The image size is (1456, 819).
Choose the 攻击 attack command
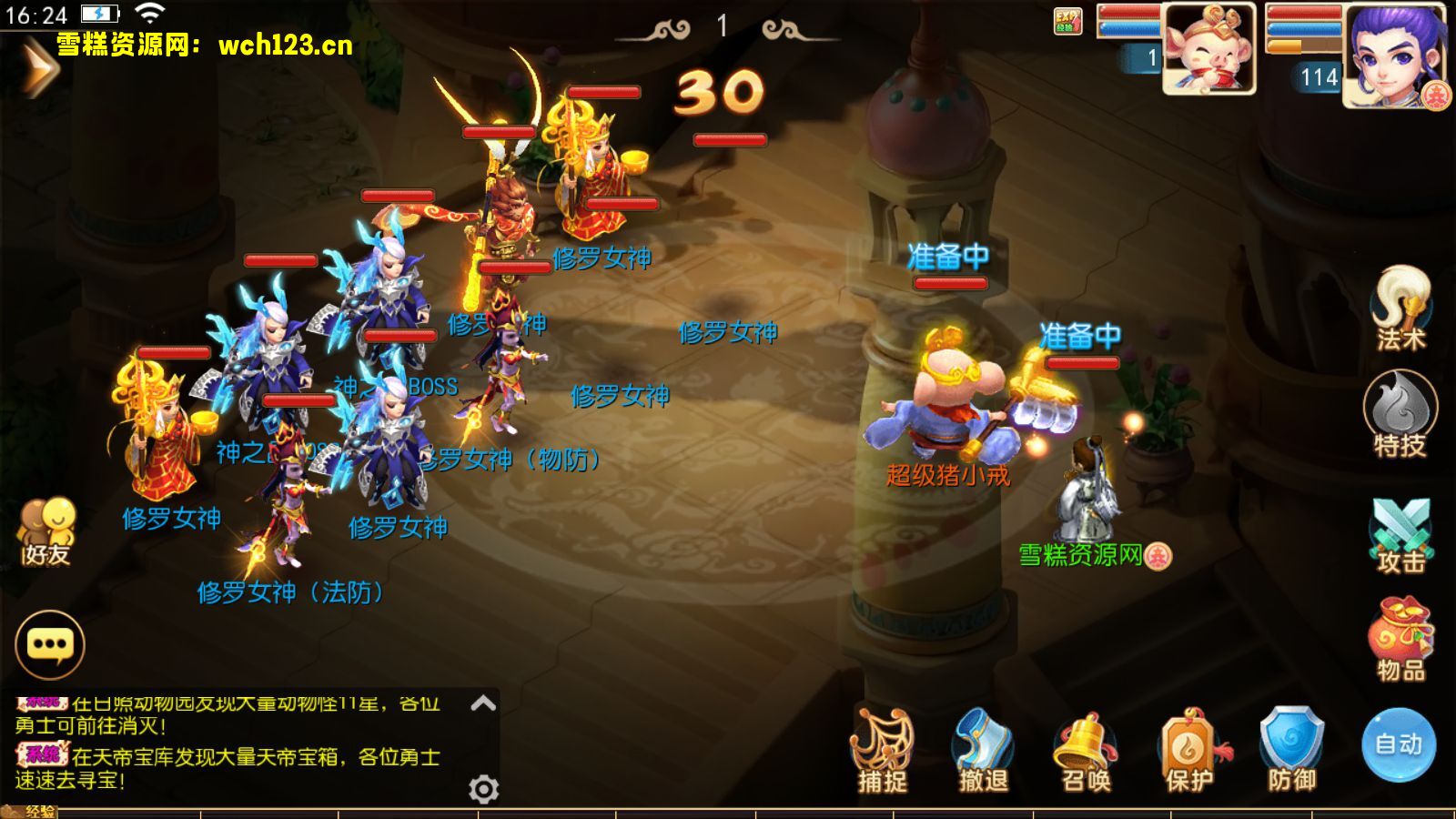pos(1400,535)
